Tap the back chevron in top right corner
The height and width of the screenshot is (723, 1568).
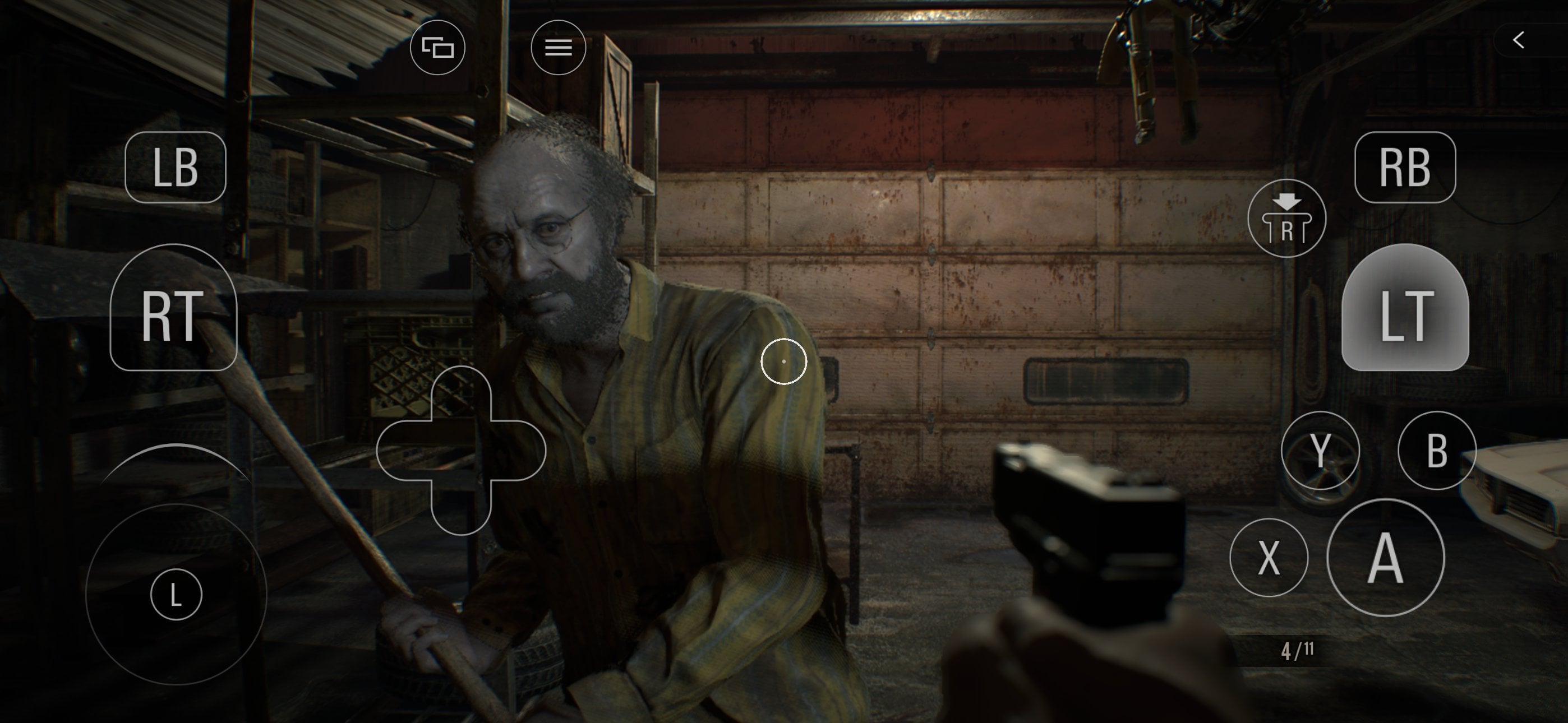pyautogui.click(x=1518, y=40)
